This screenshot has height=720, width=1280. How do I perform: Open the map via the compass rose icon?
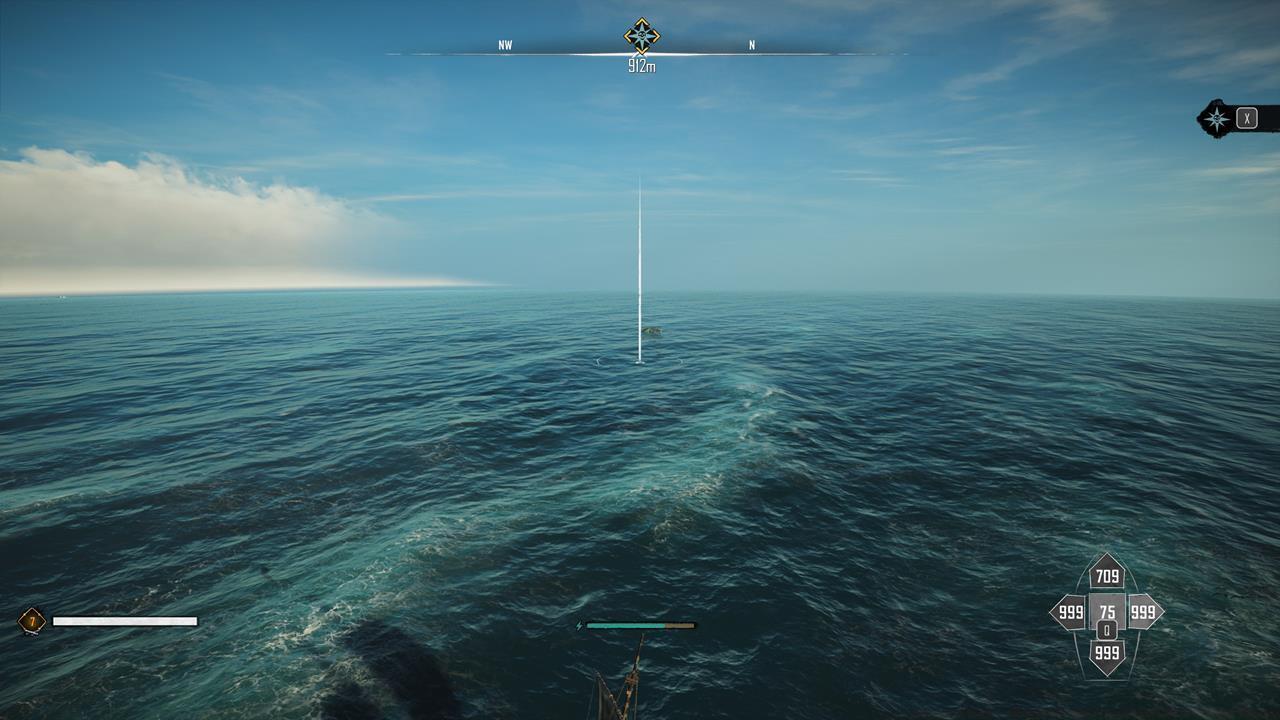point(1215,118)
